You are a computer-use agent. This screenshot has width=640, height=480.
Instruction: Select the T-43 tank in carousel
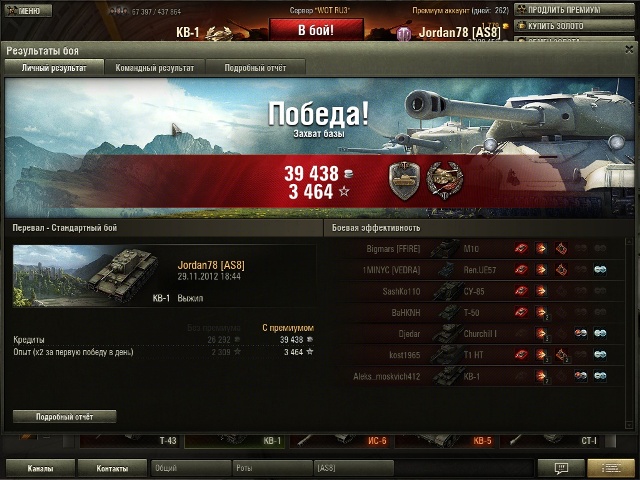coord(167,440)
